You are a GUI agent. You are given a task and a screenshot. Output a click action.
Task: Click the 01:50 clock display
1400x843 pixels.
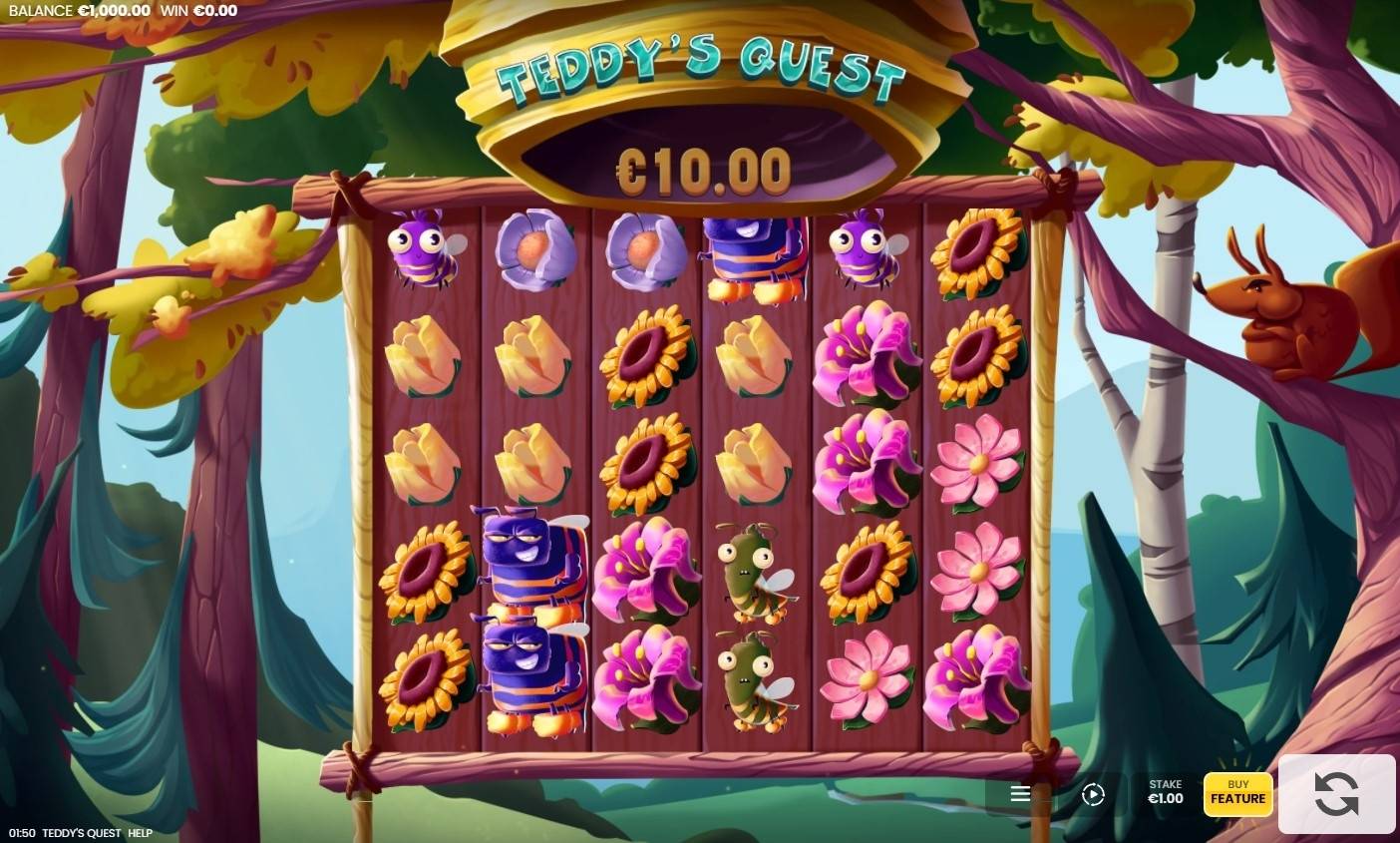(20, 831)
